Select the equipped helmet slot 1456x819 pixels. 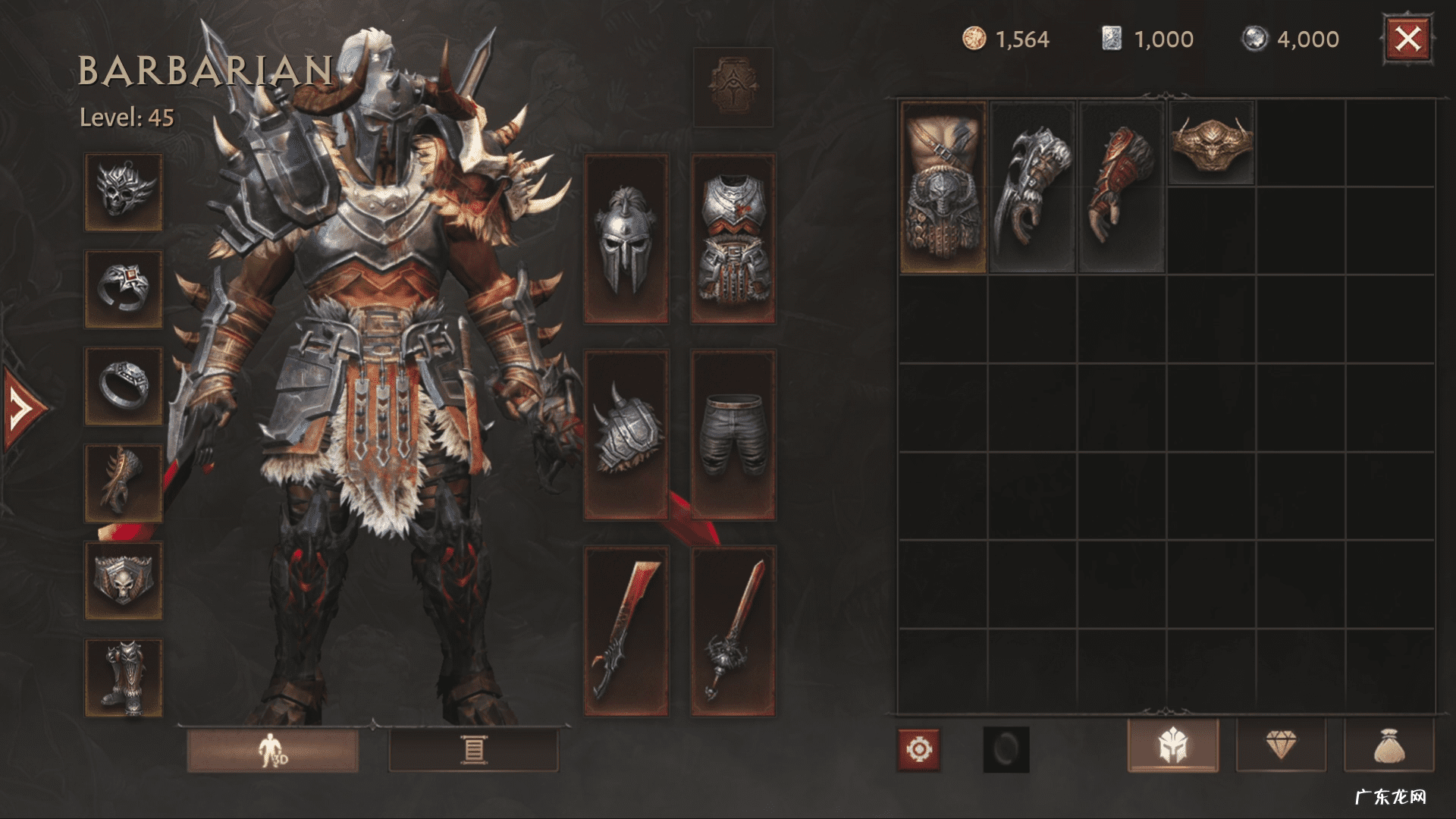click(626, 239)
